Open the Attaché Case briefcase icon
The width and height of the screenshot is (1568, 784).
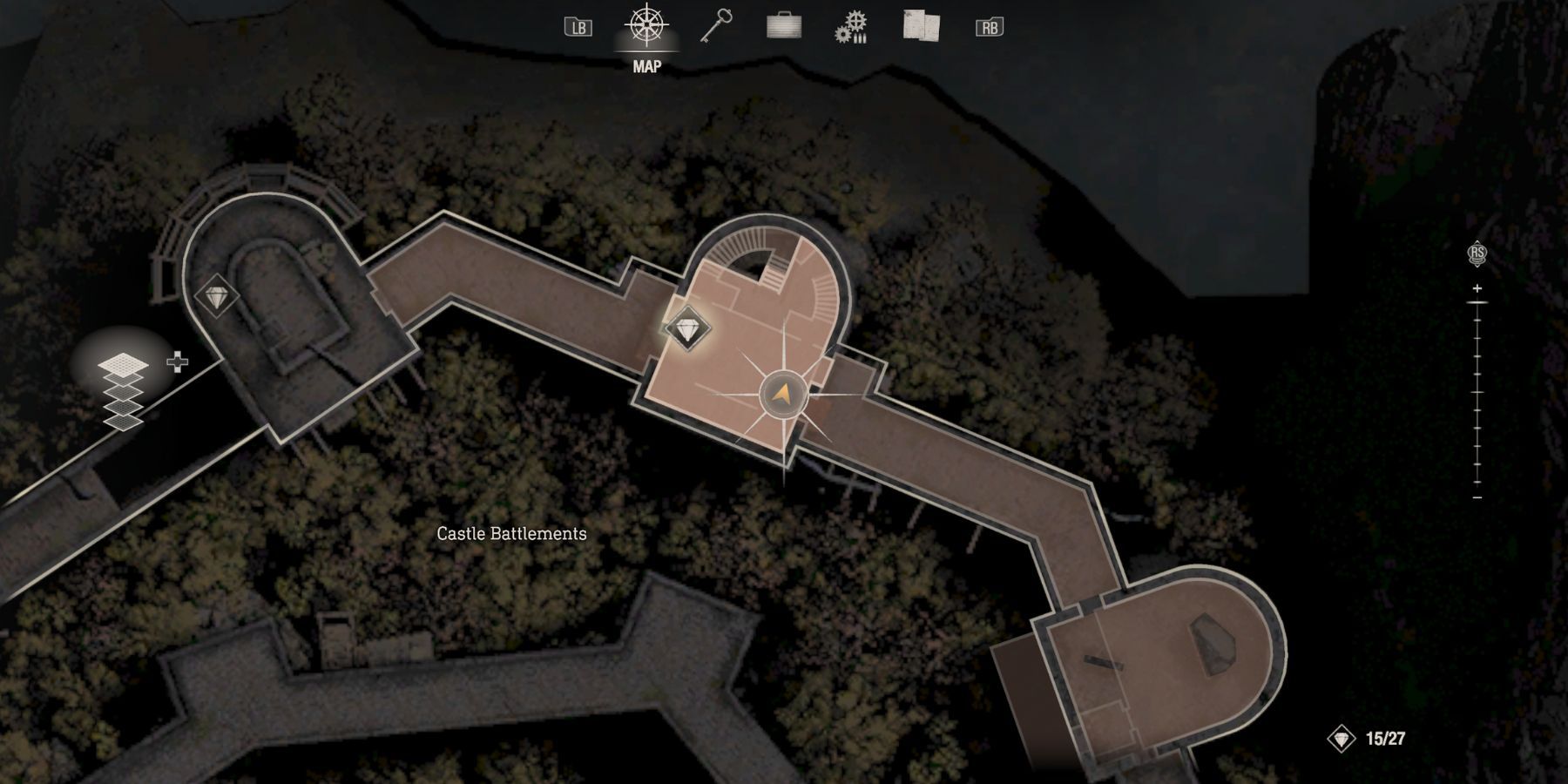pyautogui.click(x=783, y=26)
